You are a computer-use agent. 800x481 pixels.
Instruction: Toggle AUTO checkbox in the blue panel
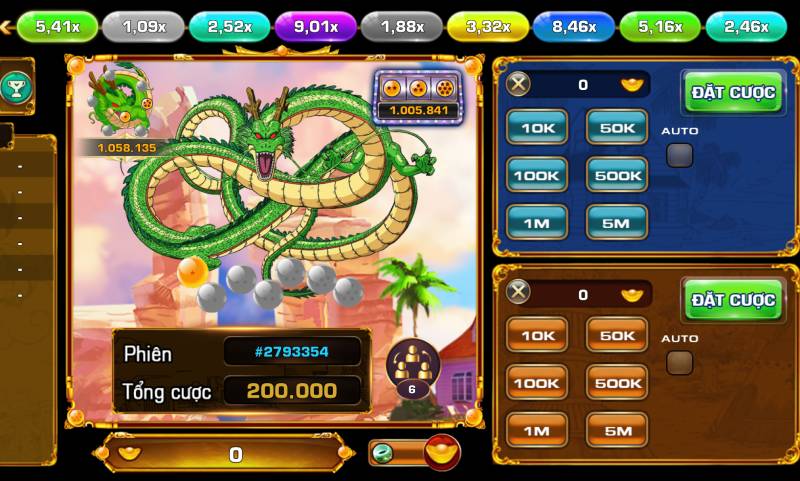[680, 155]
